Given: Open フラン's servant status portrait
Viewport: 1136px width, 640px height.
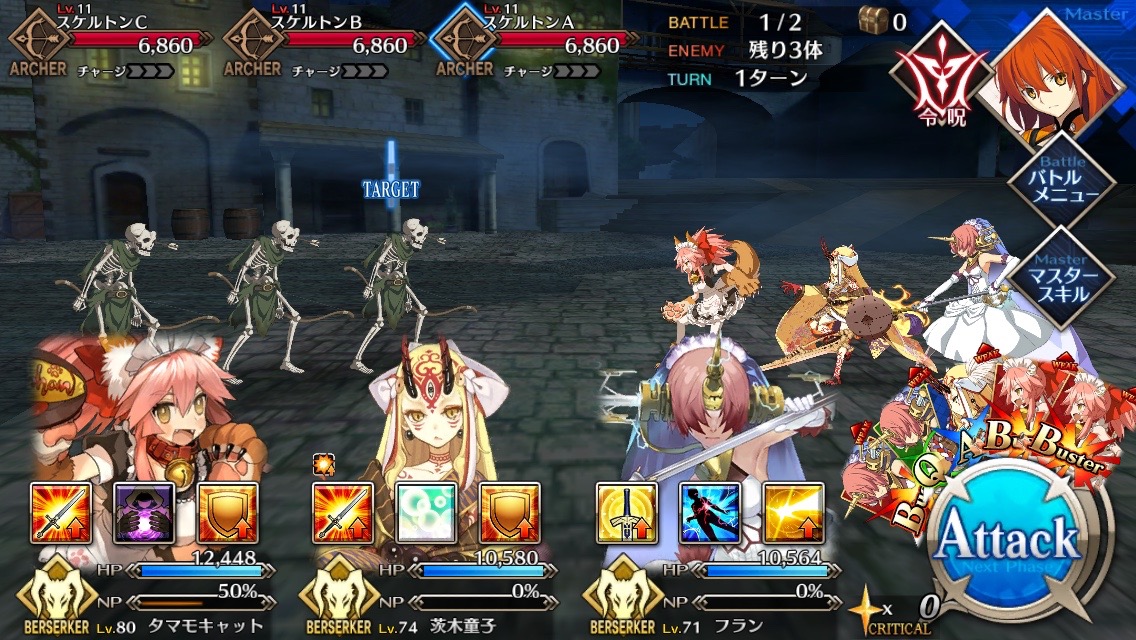Looking at the screenshot, I should click(700, 420).
